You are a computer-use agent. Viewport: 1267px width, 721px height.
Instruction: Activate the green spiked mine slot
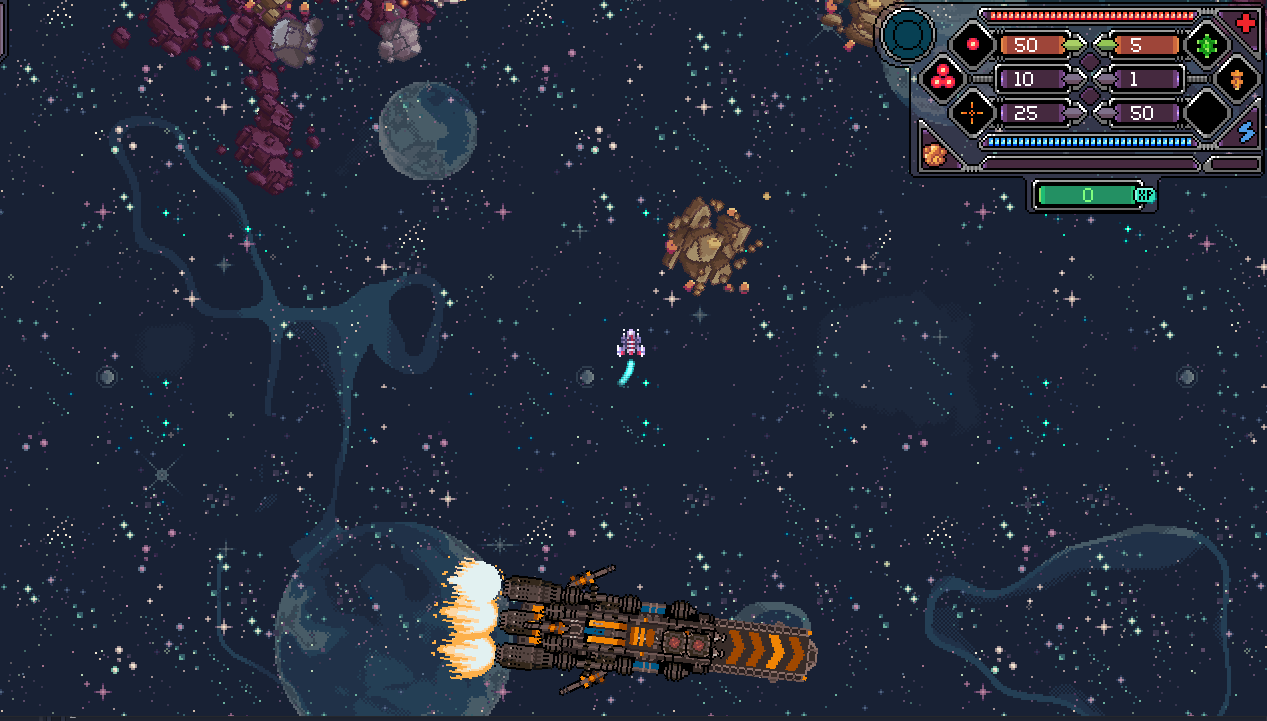point(1206,45)
